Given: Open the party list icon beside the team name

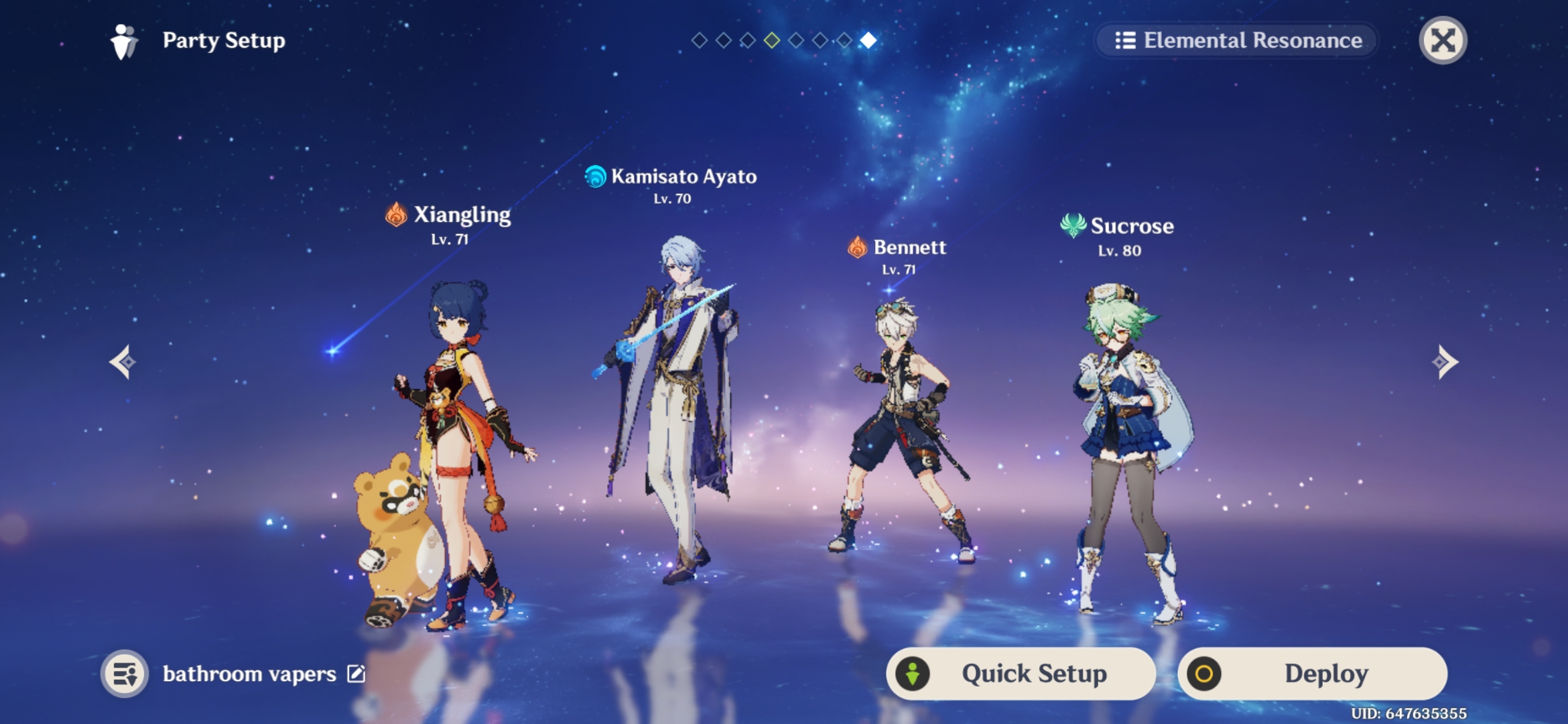Looking at the screenshot, I should (x=125, y=674).
